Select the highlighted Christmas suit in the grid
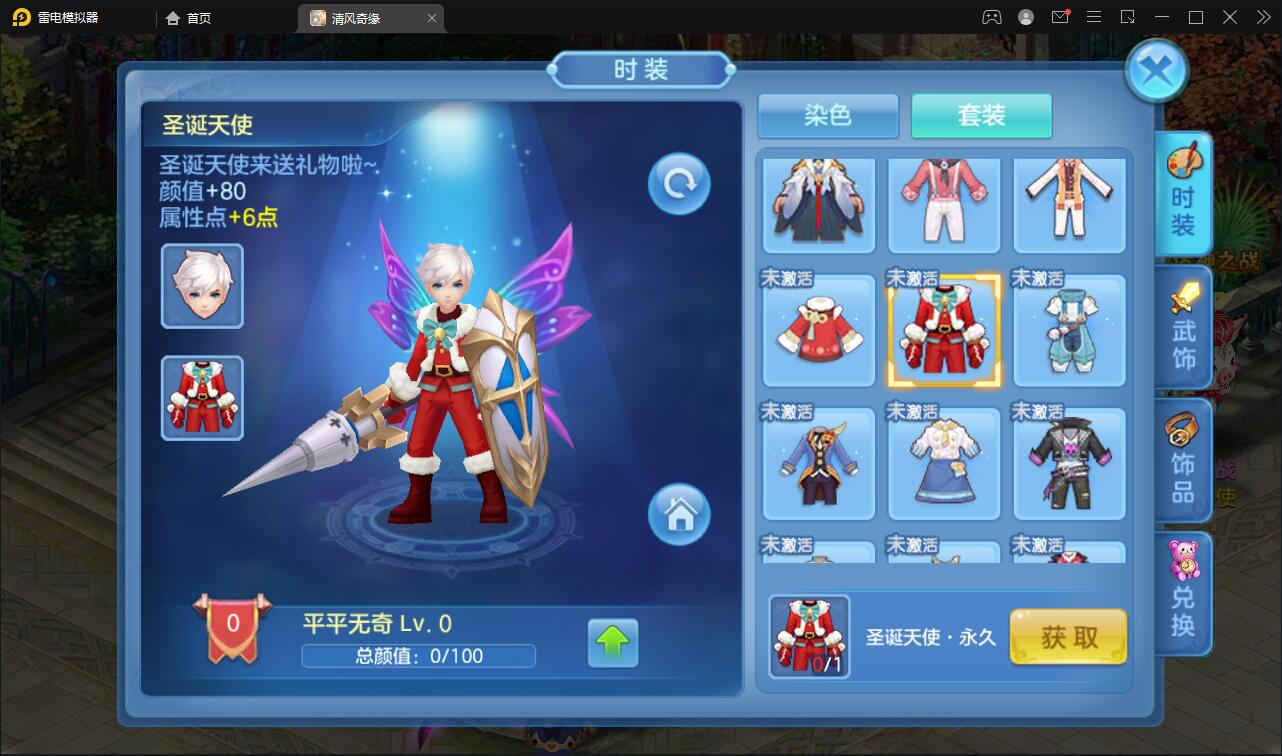1282x756 pixels. click(944, 330)
